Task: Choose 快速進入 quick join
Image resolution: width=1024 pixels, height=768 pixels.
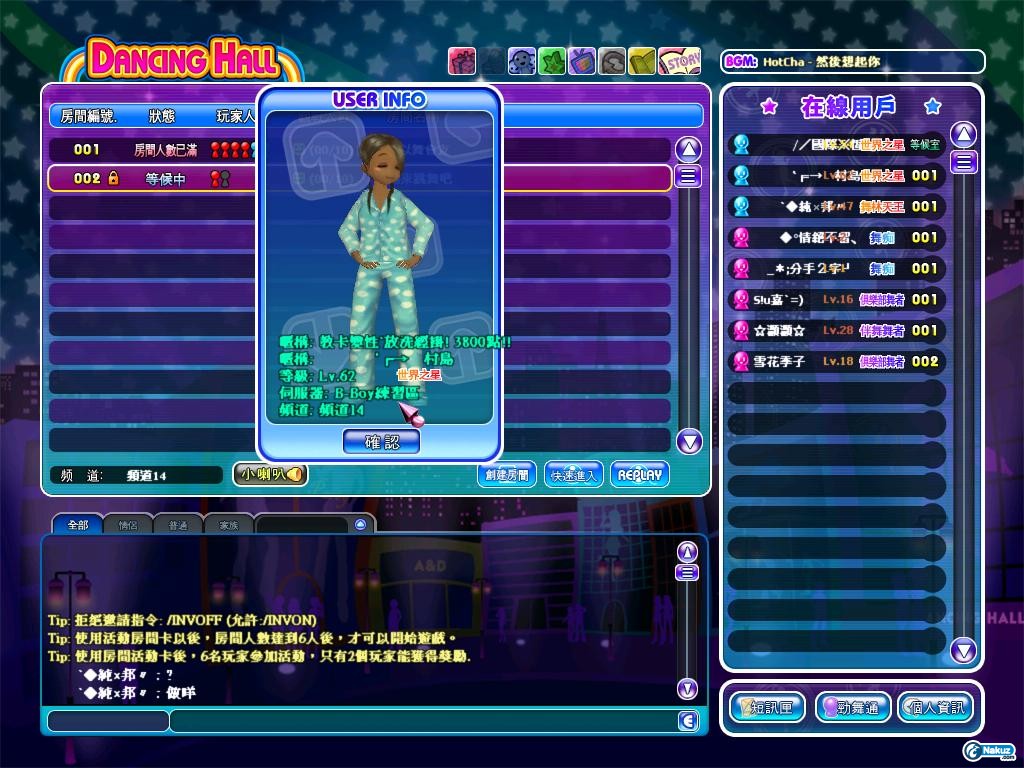Action: pos(574,475)
